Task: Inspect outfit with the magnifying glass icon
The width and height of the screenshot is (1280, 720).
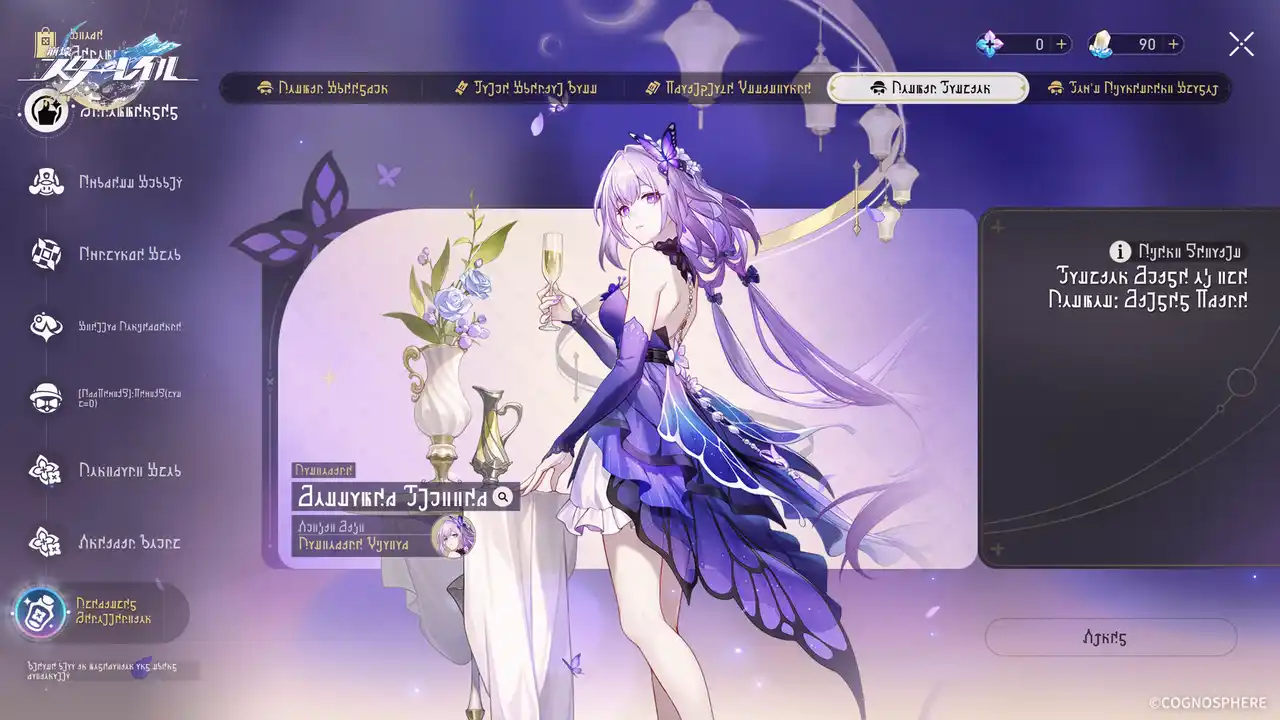Action: coord(503,496)
